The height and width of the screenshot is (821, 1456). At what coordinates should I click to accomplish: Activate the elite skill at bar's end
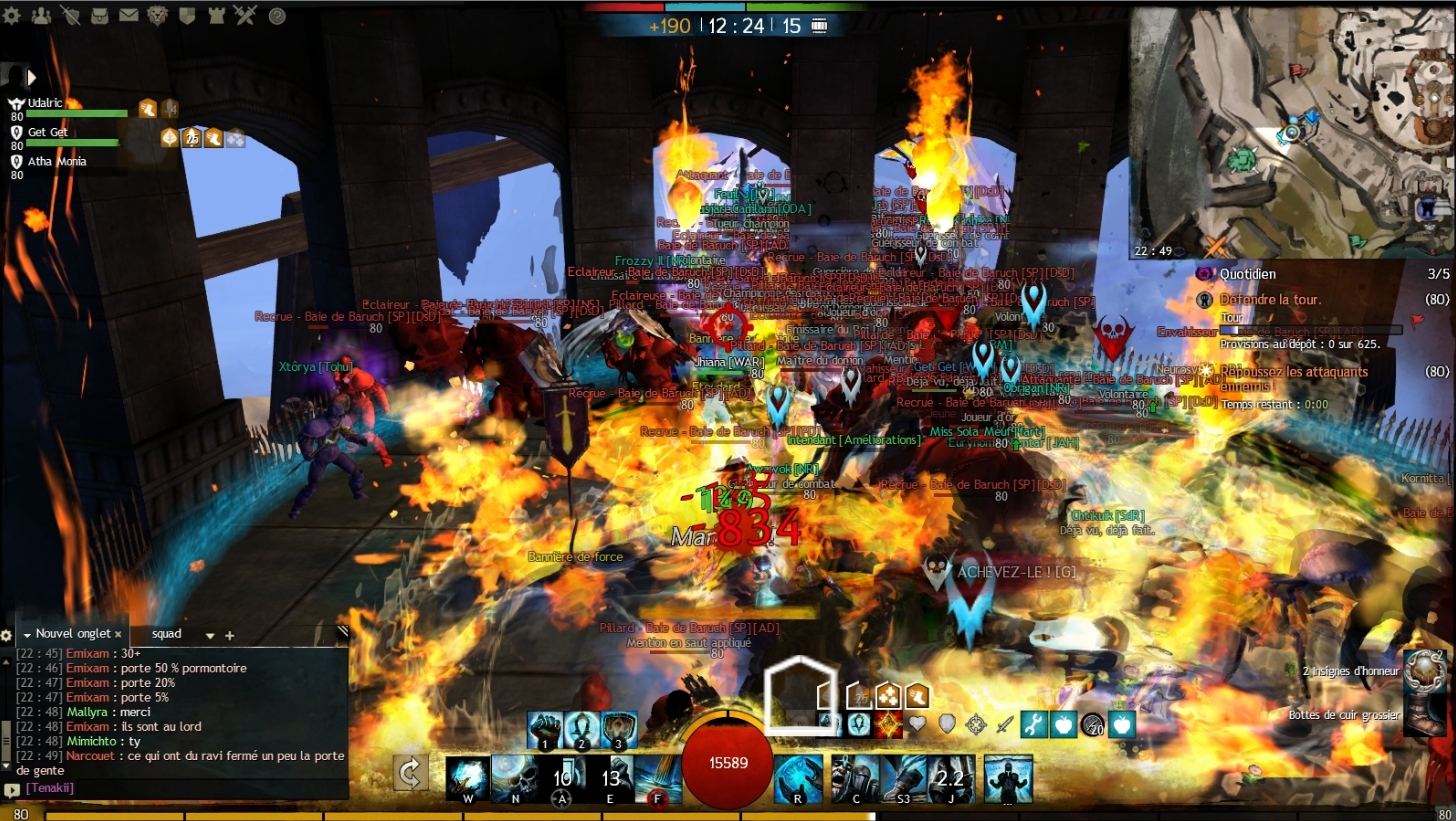coord(1008,779)
